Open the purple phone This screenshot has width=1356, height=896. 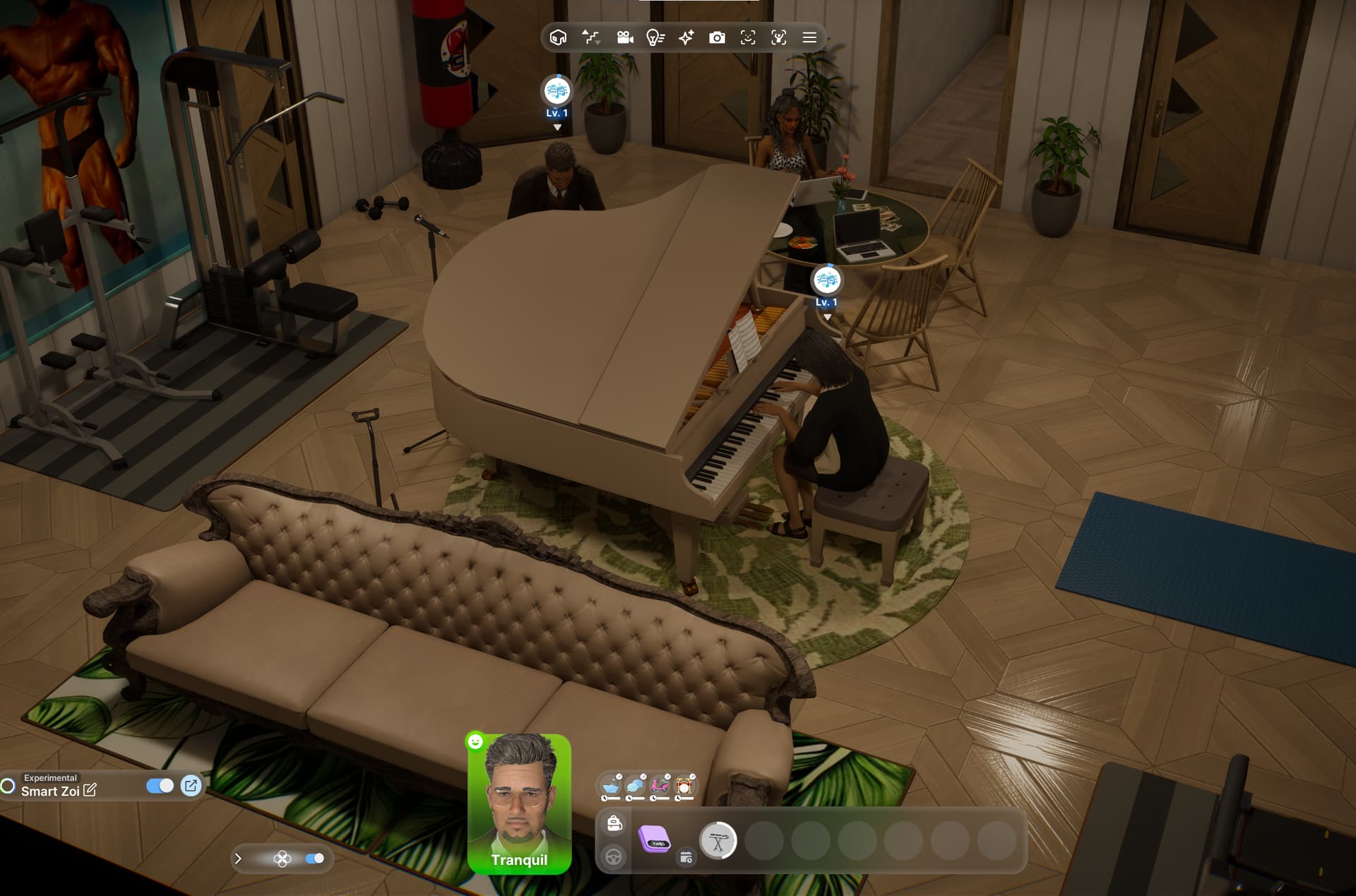654,840
